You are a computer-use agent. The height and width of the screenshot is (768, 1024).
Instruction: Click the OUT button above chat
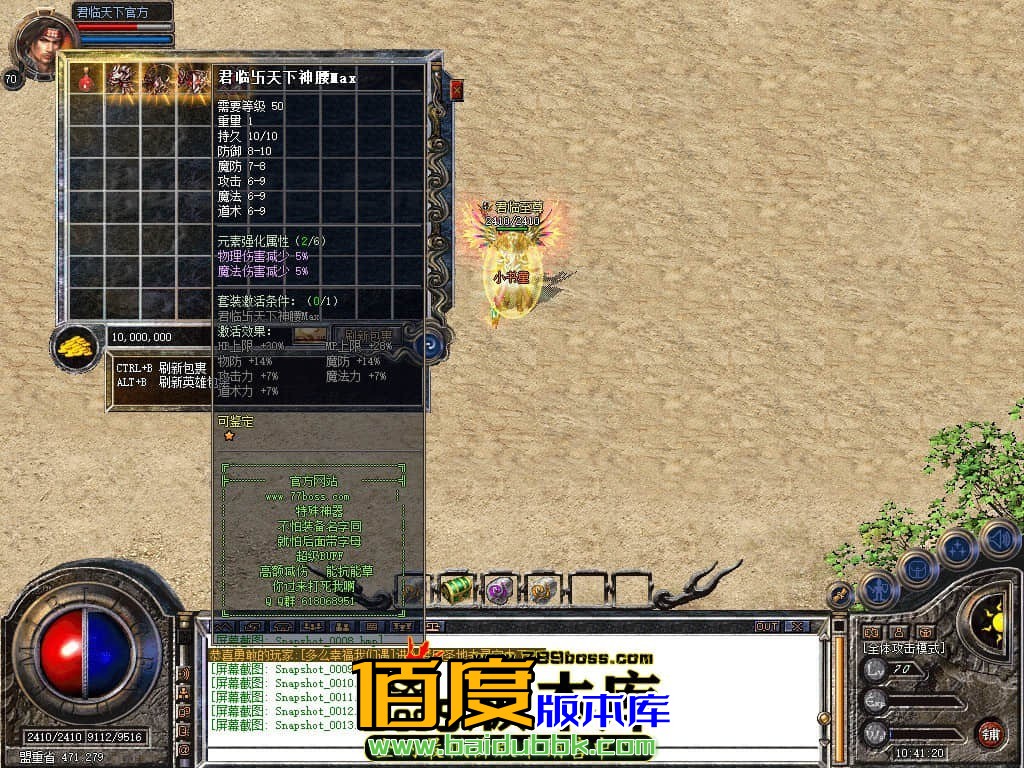tap(766, 626)
